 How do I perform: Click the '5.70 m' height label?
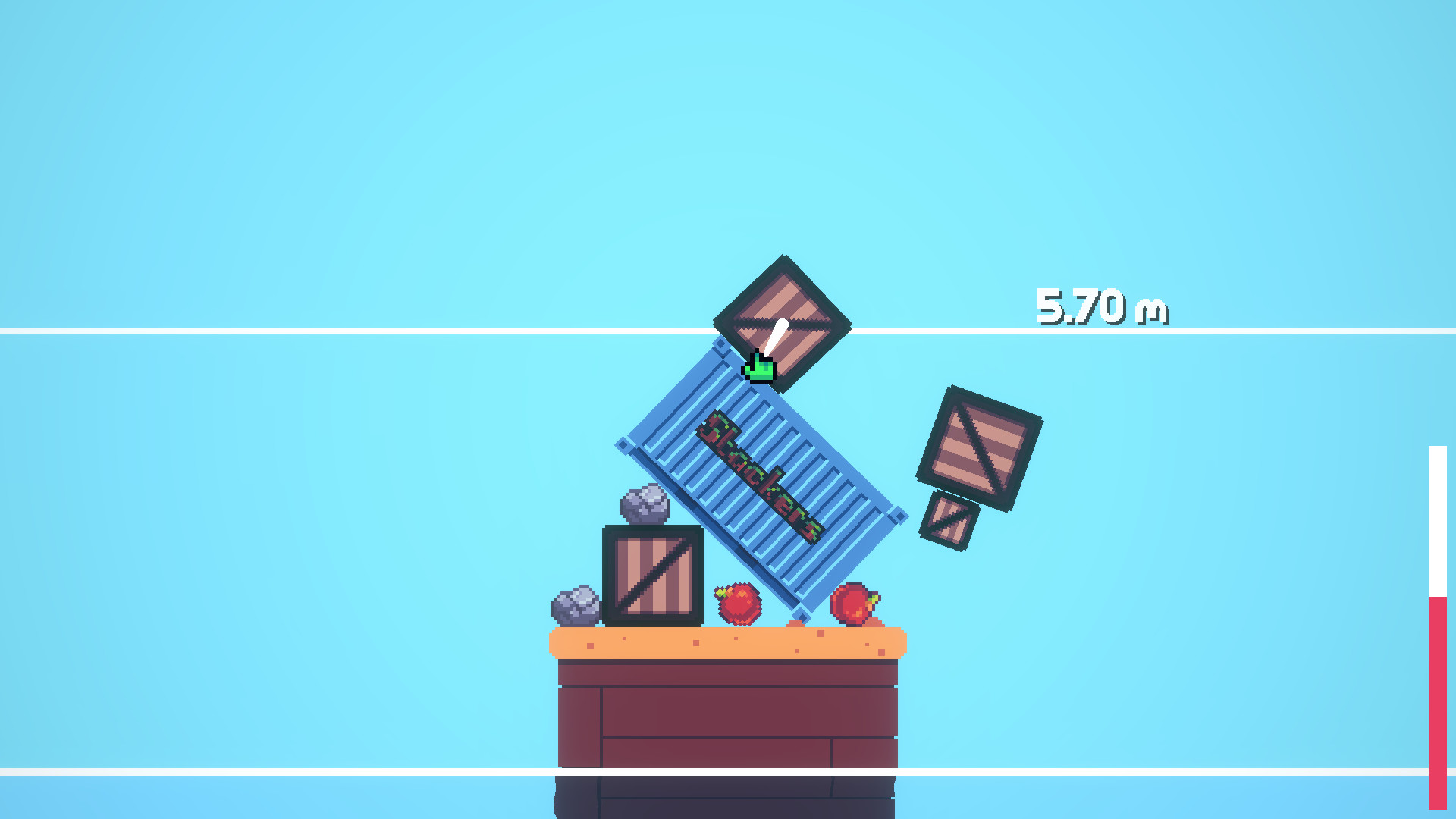pos(1103,306)
